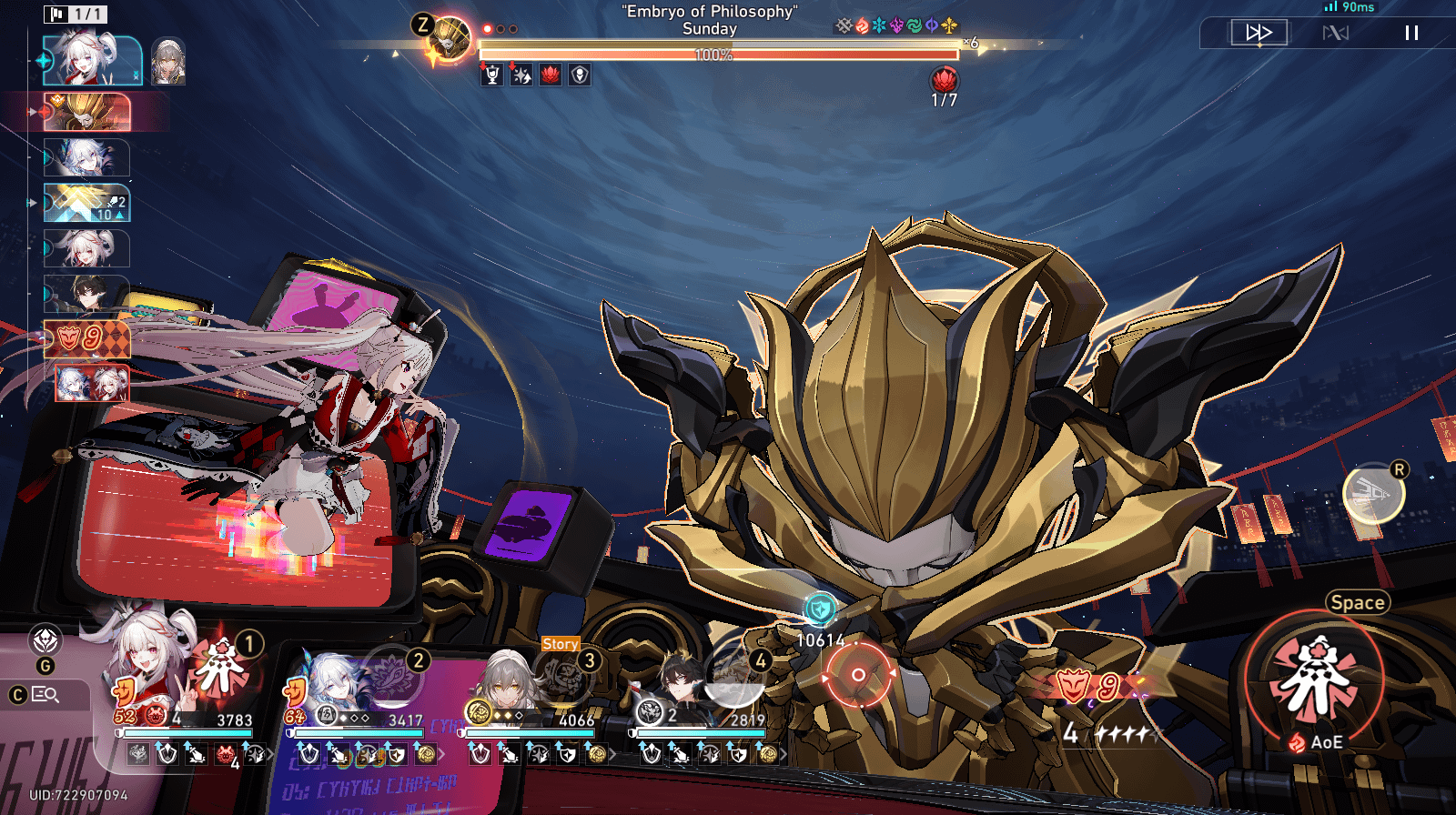Activate the first character's ultimate icon

221,669
